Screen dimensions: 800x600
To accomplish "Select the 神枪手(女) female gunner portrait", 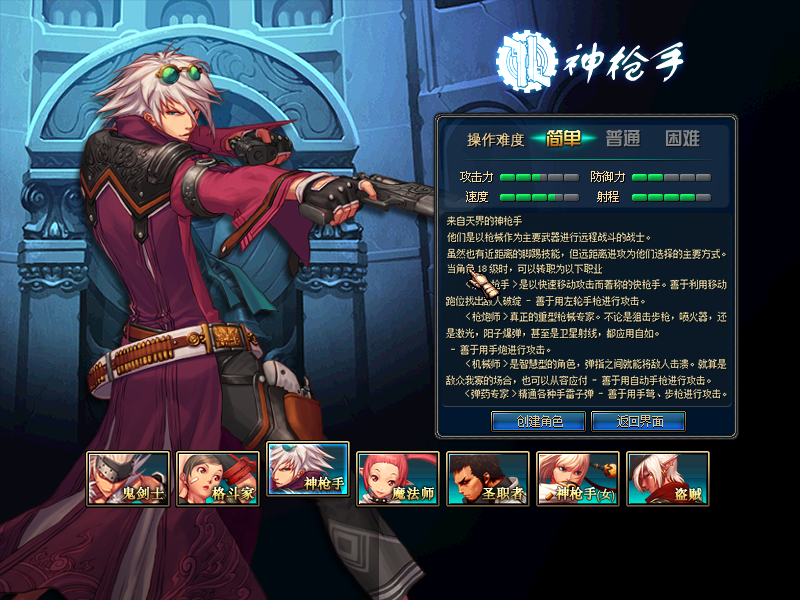I will pyautogui.click(x=577, y=478).
